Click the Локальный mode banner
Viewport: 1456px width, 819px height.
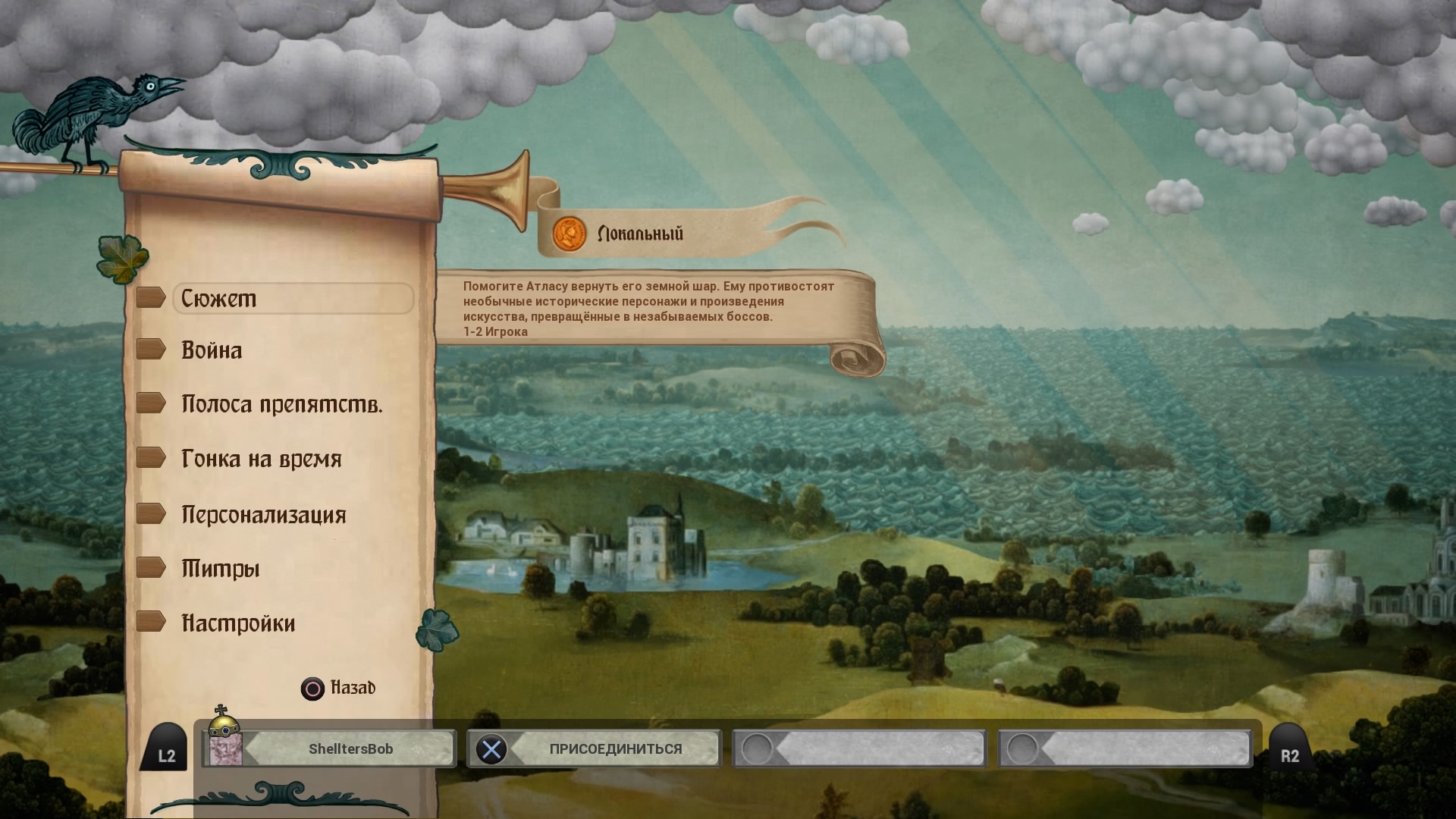[639, 234]
